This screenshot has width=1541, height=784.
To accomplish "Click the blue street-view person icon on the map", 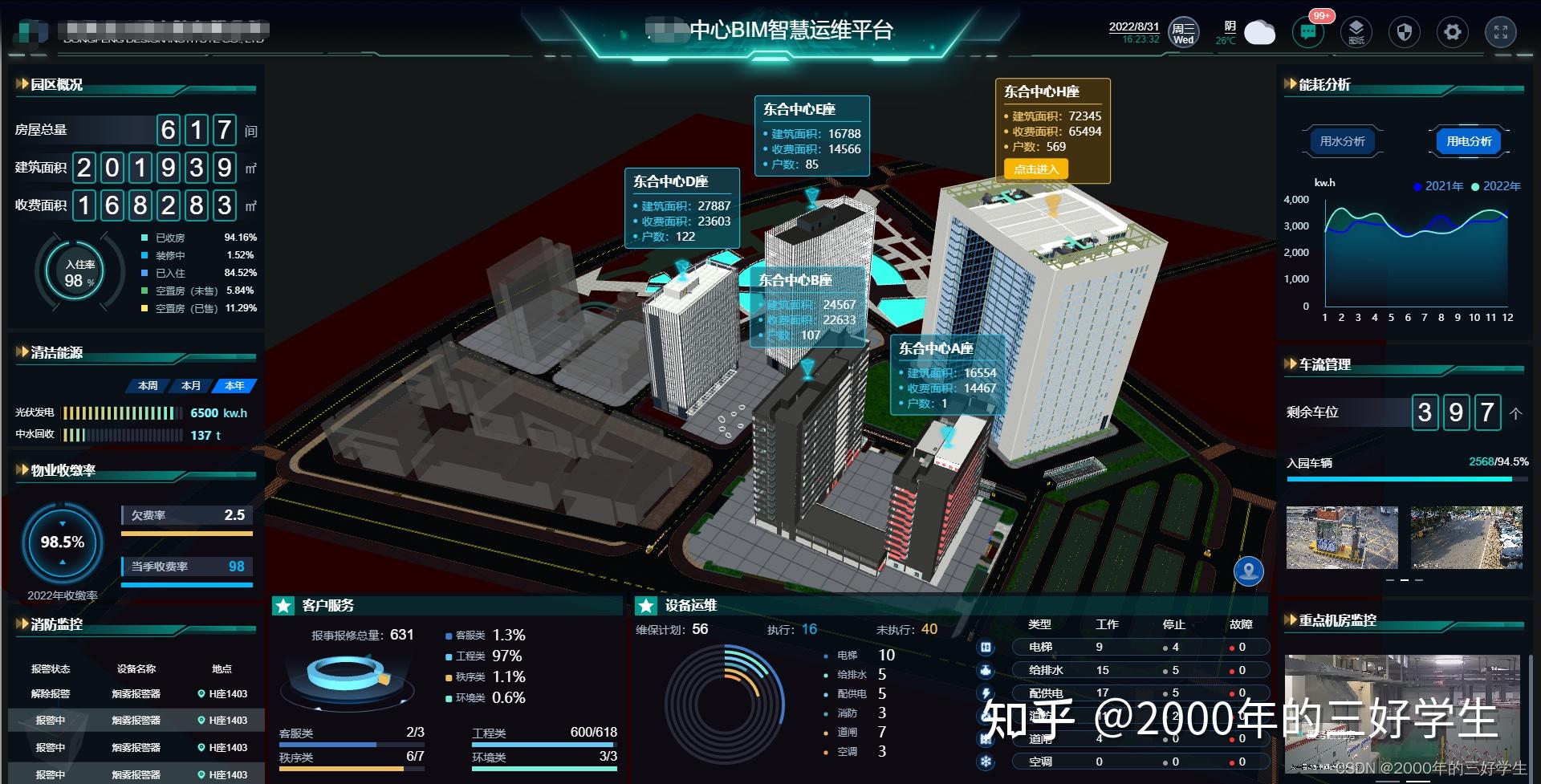I will pos(1249,571).
